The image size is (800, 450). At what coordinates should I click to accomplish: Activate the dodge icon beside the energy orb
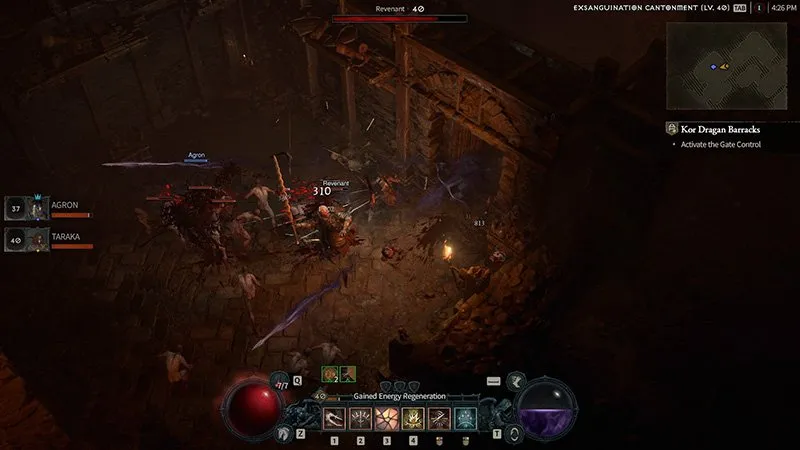(x=516, y=433)
